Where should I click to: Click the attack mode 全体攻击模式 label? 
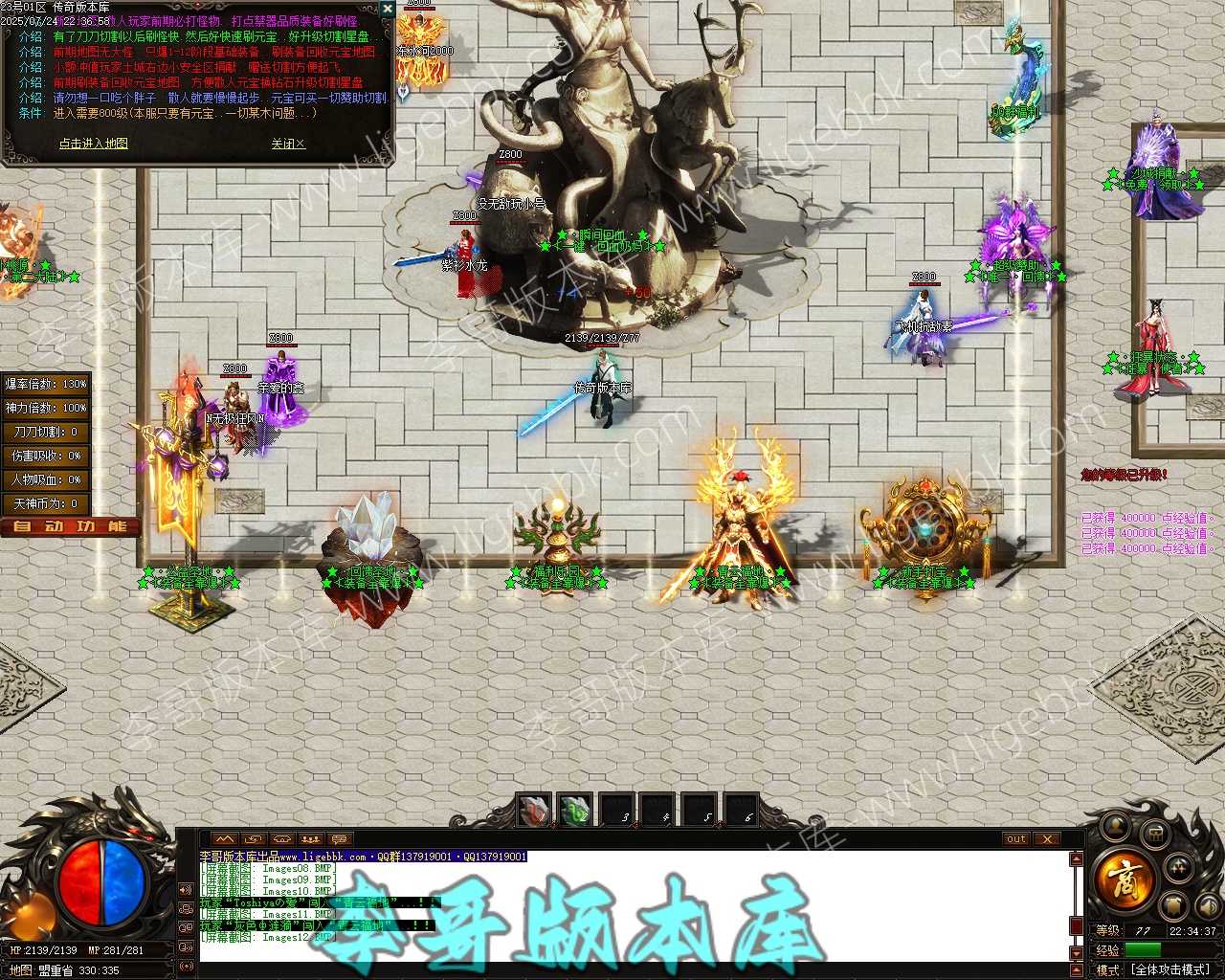tap(1169, 969)
